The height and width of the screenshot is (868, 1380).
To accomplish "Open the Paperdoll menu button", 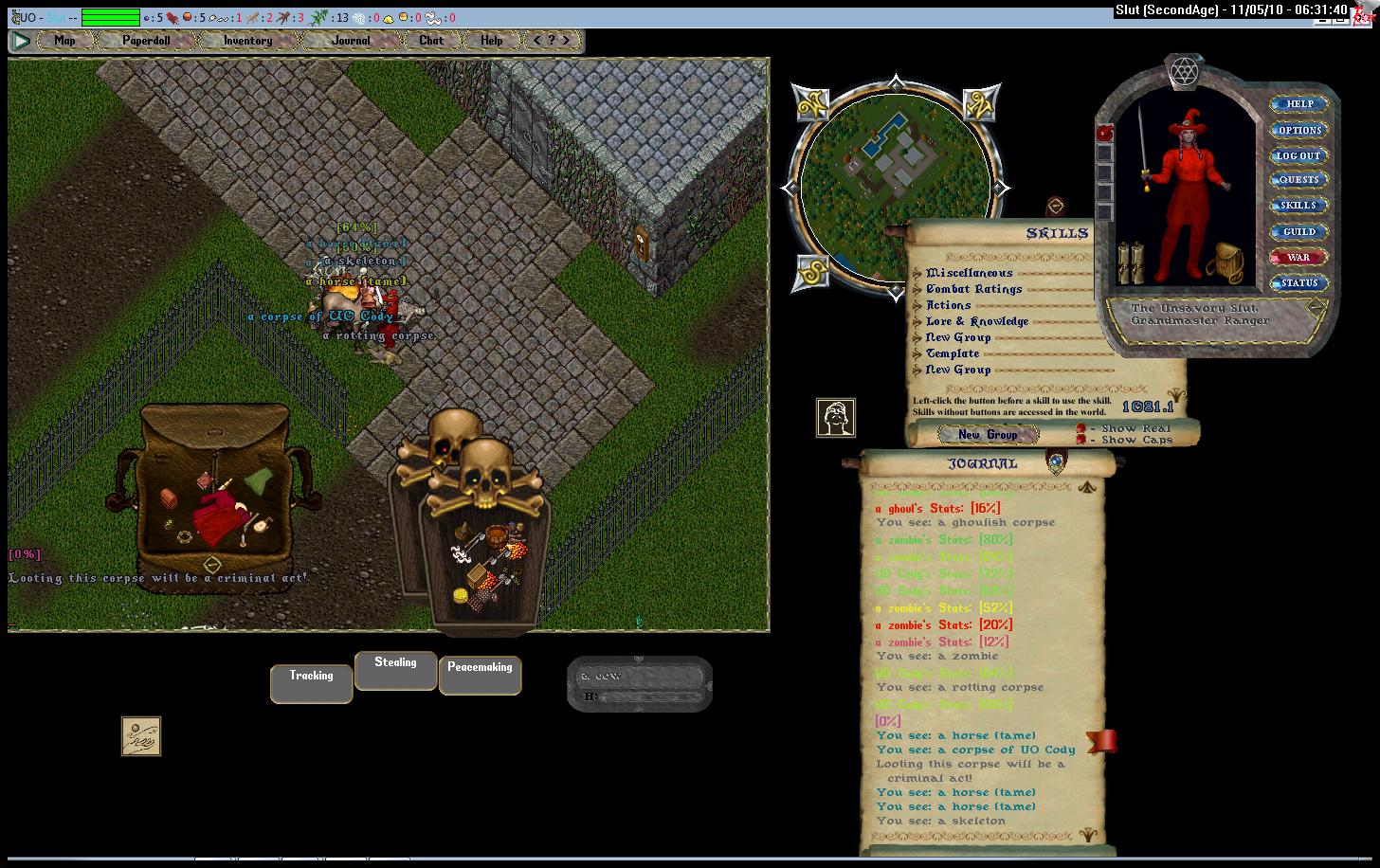I will tap(147, 41).
